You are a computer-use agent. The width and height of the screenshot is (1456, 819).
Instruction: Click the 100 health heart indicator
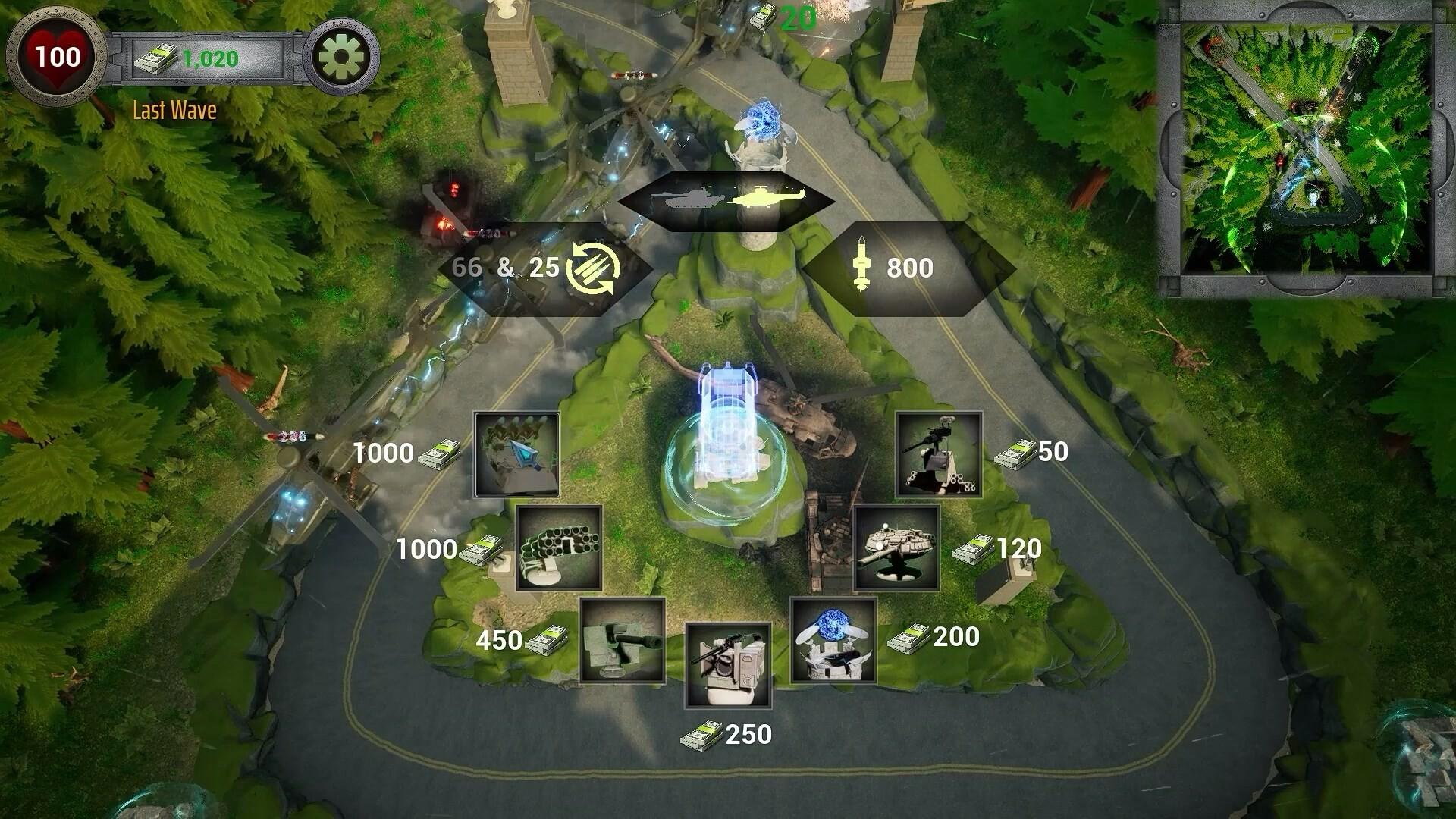(59, 55)
